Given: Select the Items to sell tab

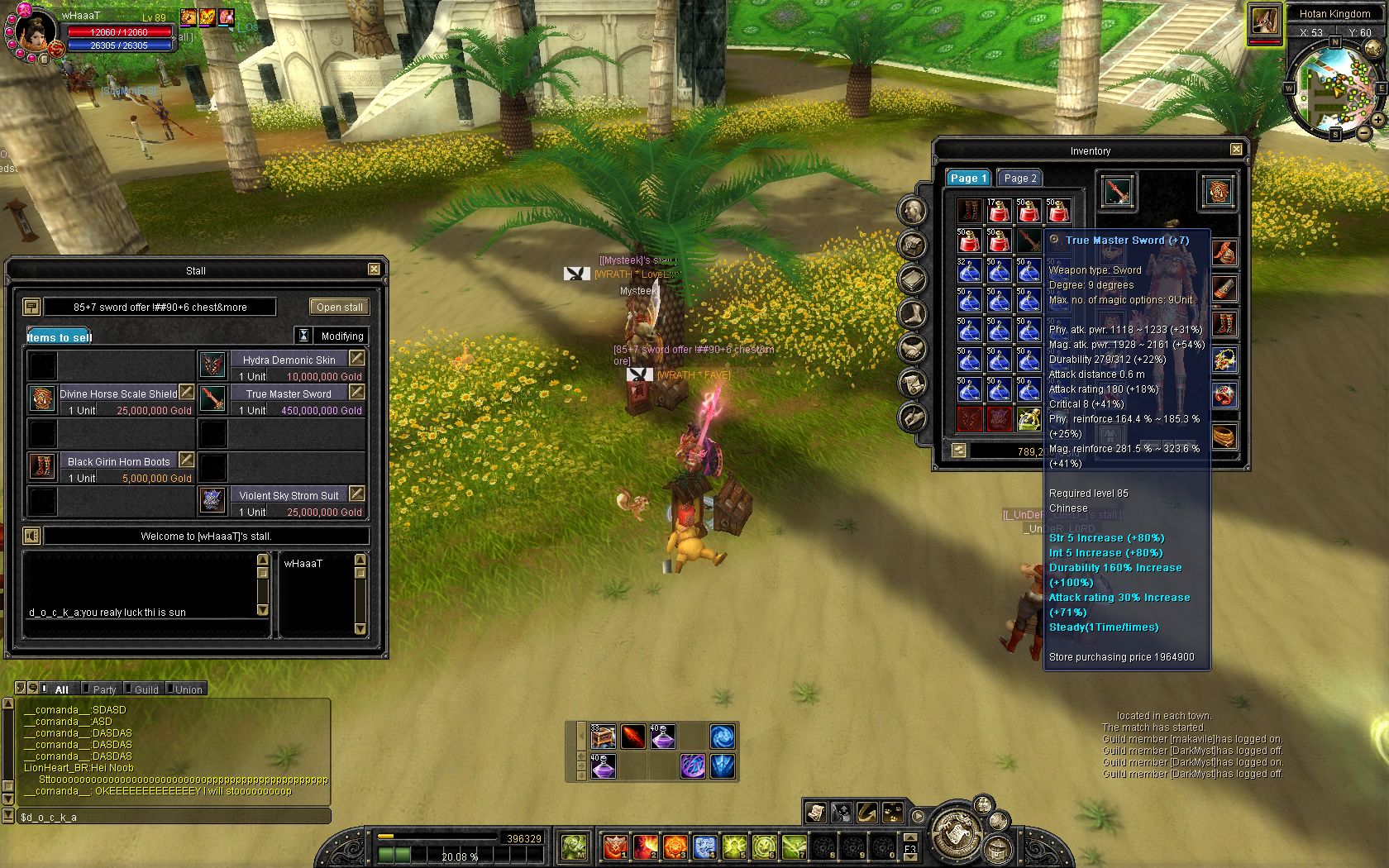Looking at the screenshot, I should tap(59, 336).
